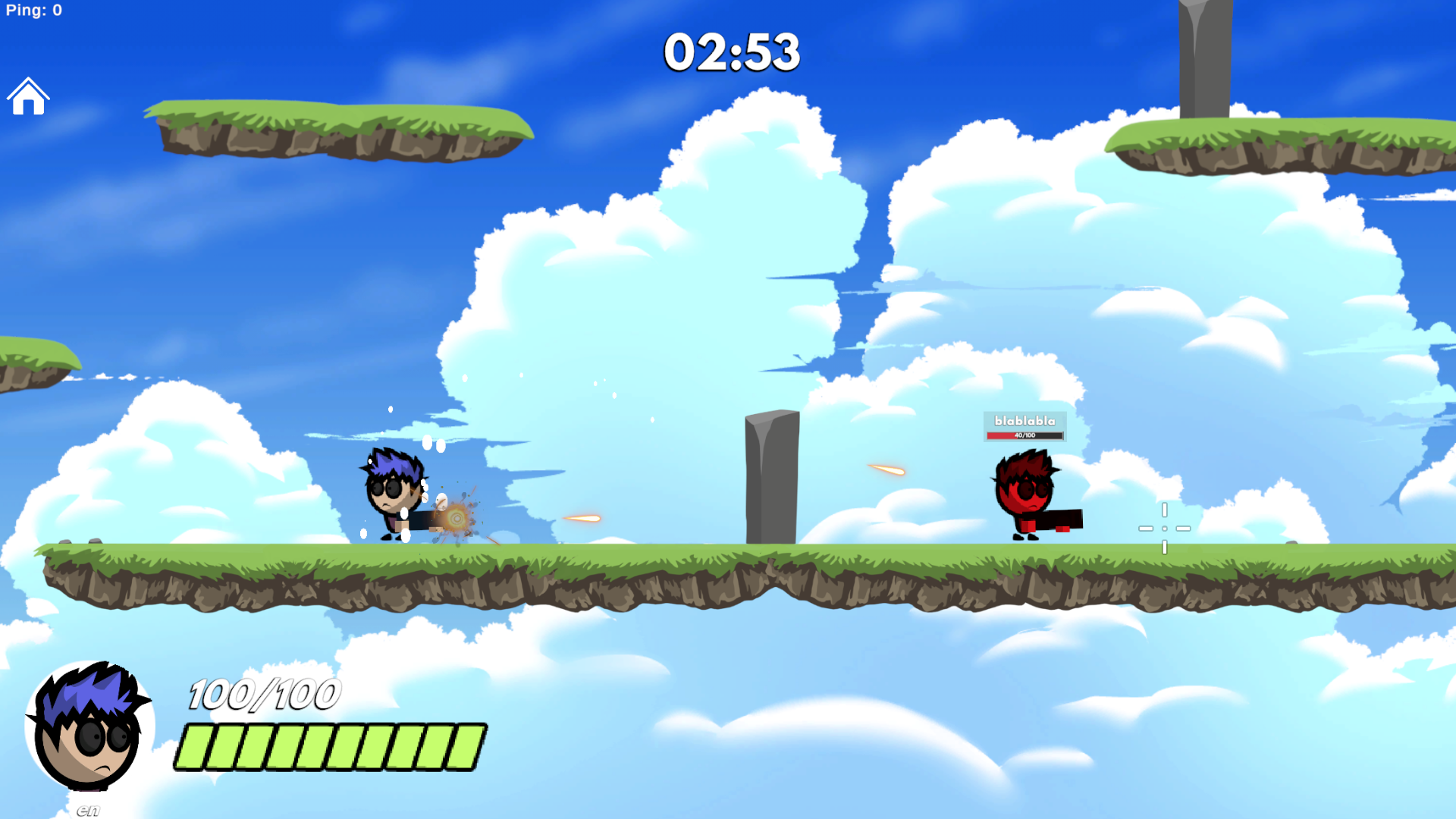The height and width of the screenshot is (819, 1456).
Task: Click the en language label under avatar
Action: tap(88, 808)
